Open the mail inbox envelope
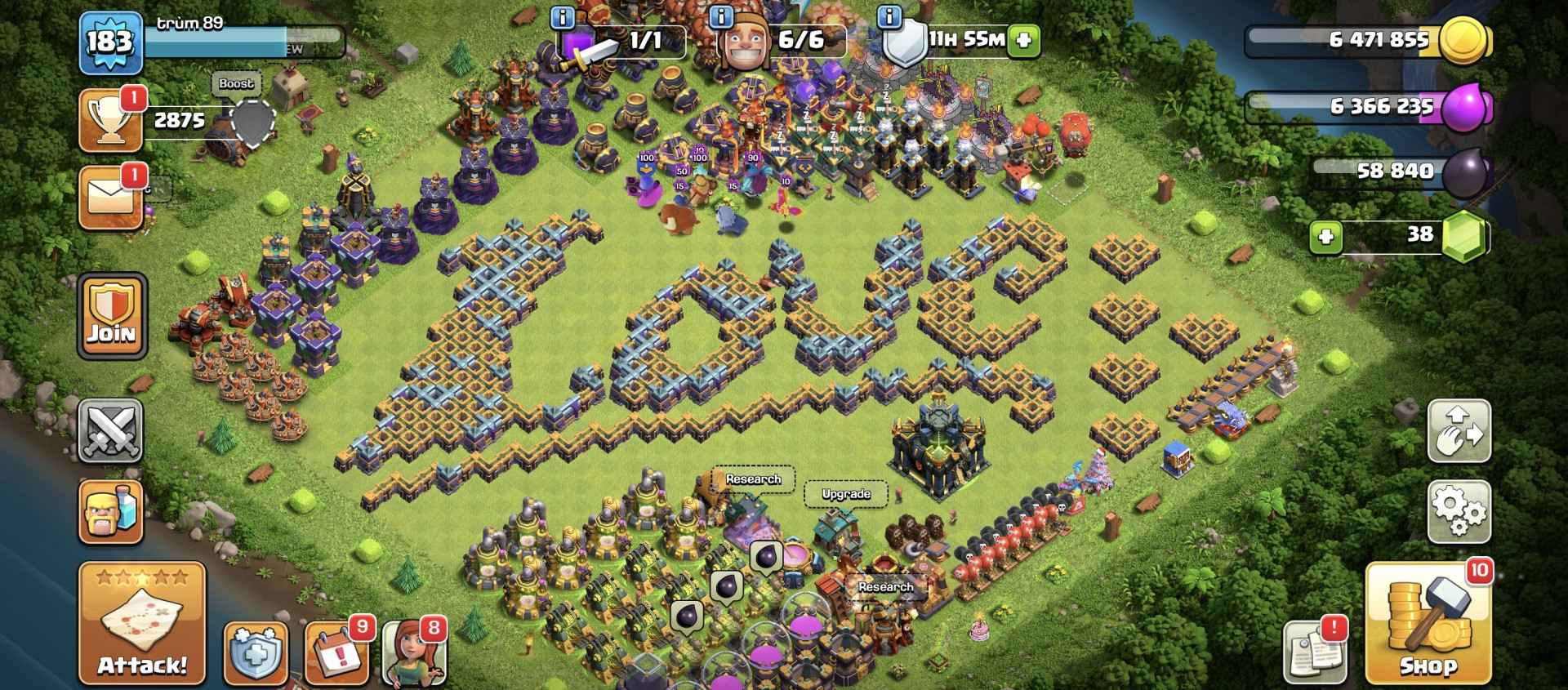Screen dimensions: 1568x690 111,198
